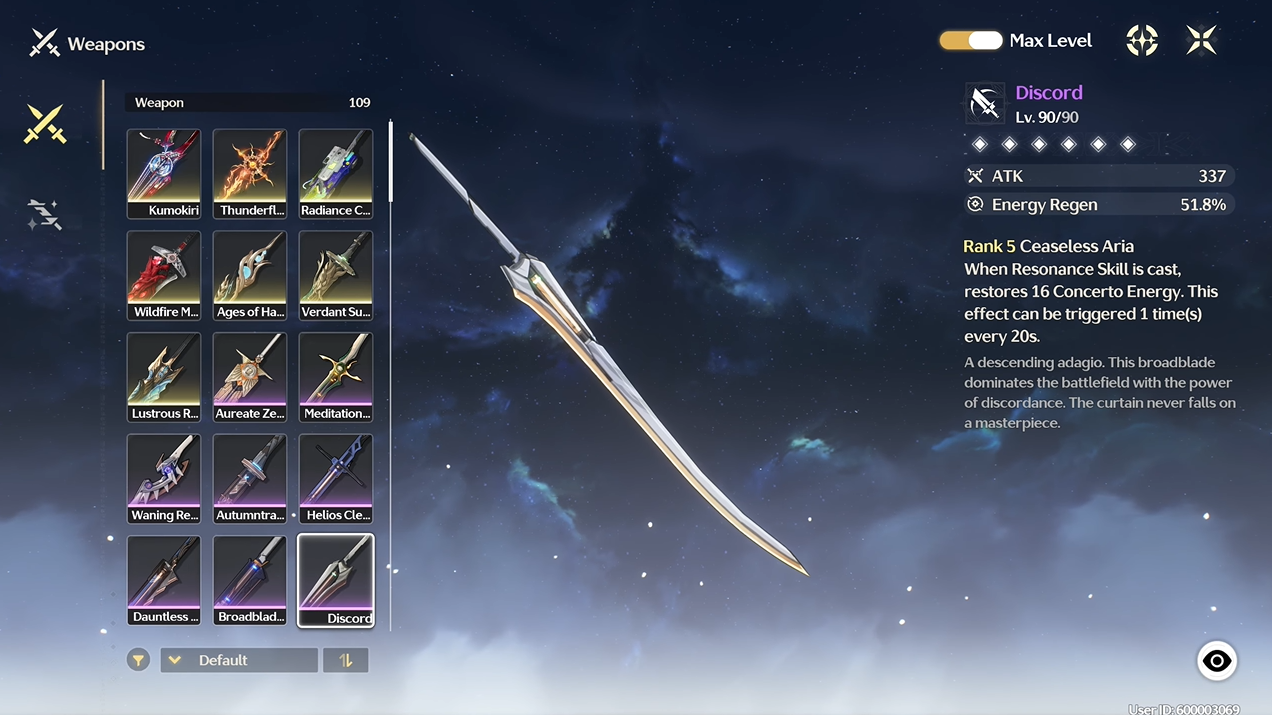The image size is (1272, 715).
Task: Select the Wildfire Mark weapon
Action: click(164, 275)
